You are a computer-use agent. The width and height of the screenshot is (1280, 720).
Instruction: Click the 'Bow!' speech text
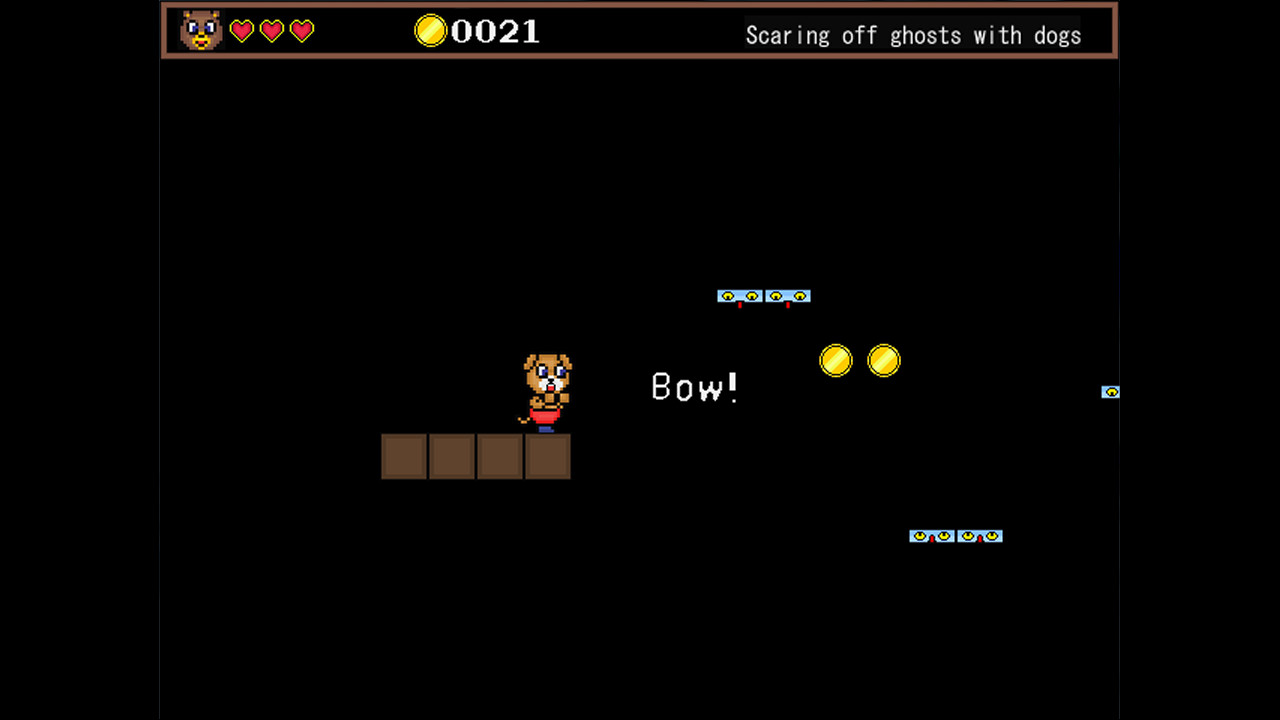click(x=694, y=388)
